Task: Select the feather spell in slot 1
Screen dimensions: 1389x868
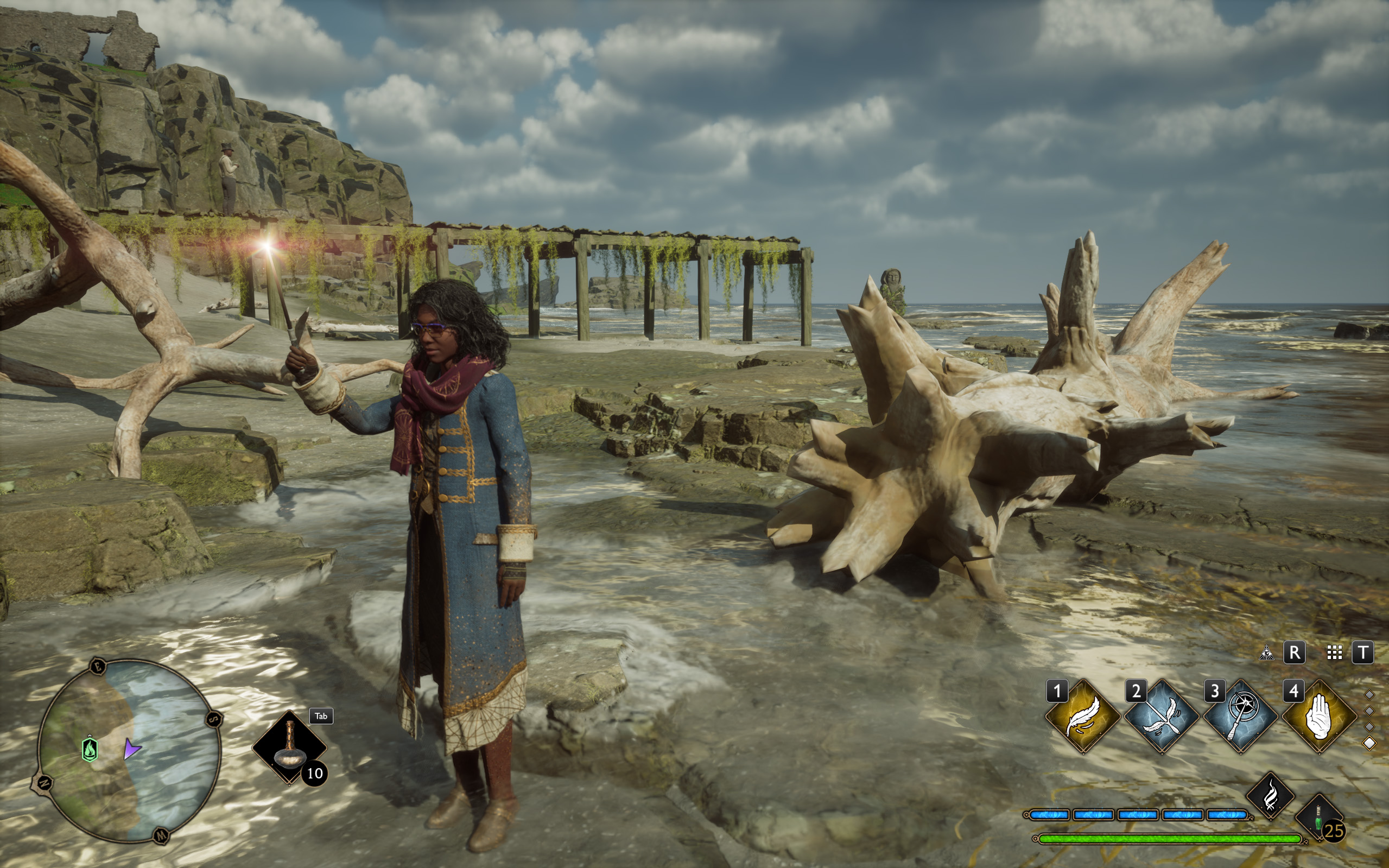Action: (x=1082, y=716)
